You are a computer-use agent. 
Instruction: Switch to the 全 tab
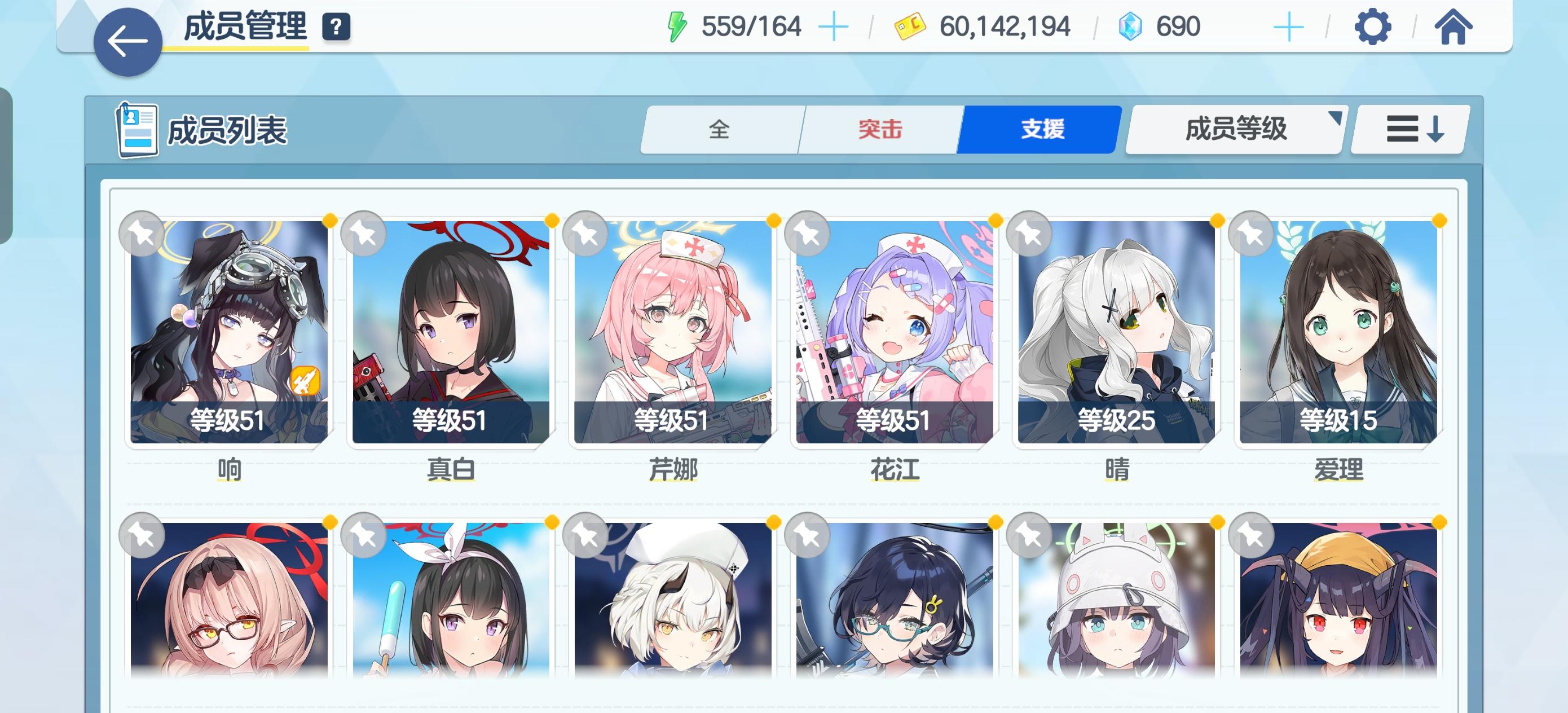point(721,129)
